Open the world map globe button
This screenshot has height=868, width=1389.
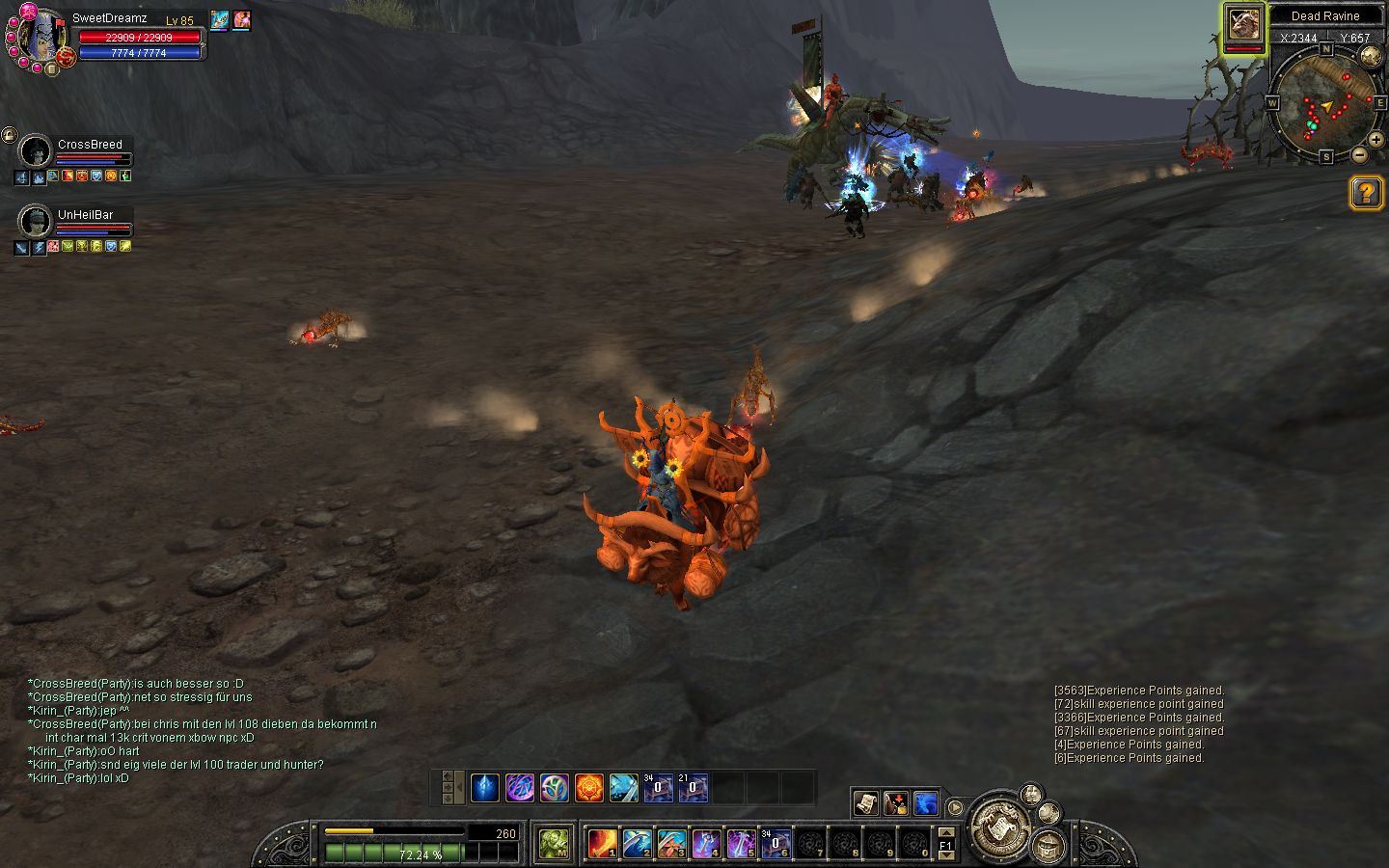click(1370, 56)
